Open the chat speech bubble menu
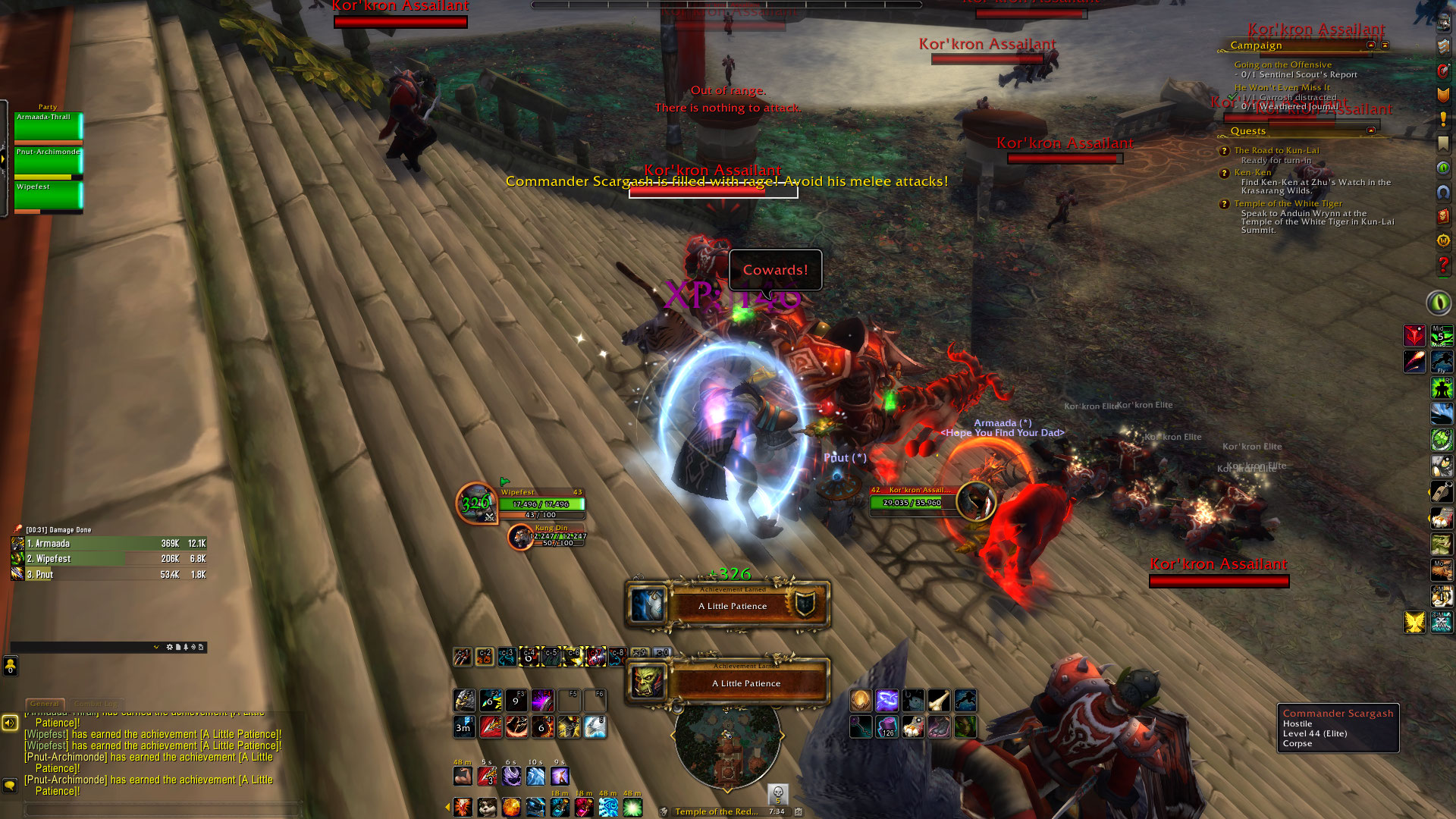 (x=10, y=785)
